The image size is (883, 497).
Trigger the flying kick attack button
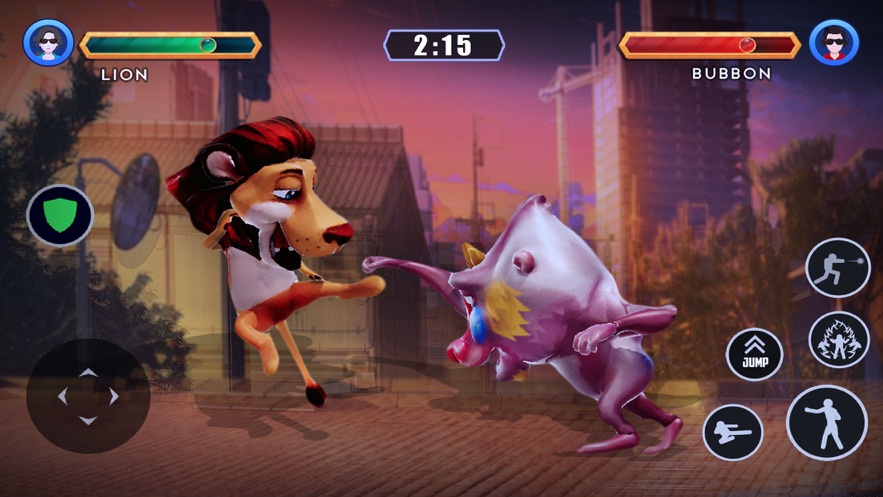point(733,433)
